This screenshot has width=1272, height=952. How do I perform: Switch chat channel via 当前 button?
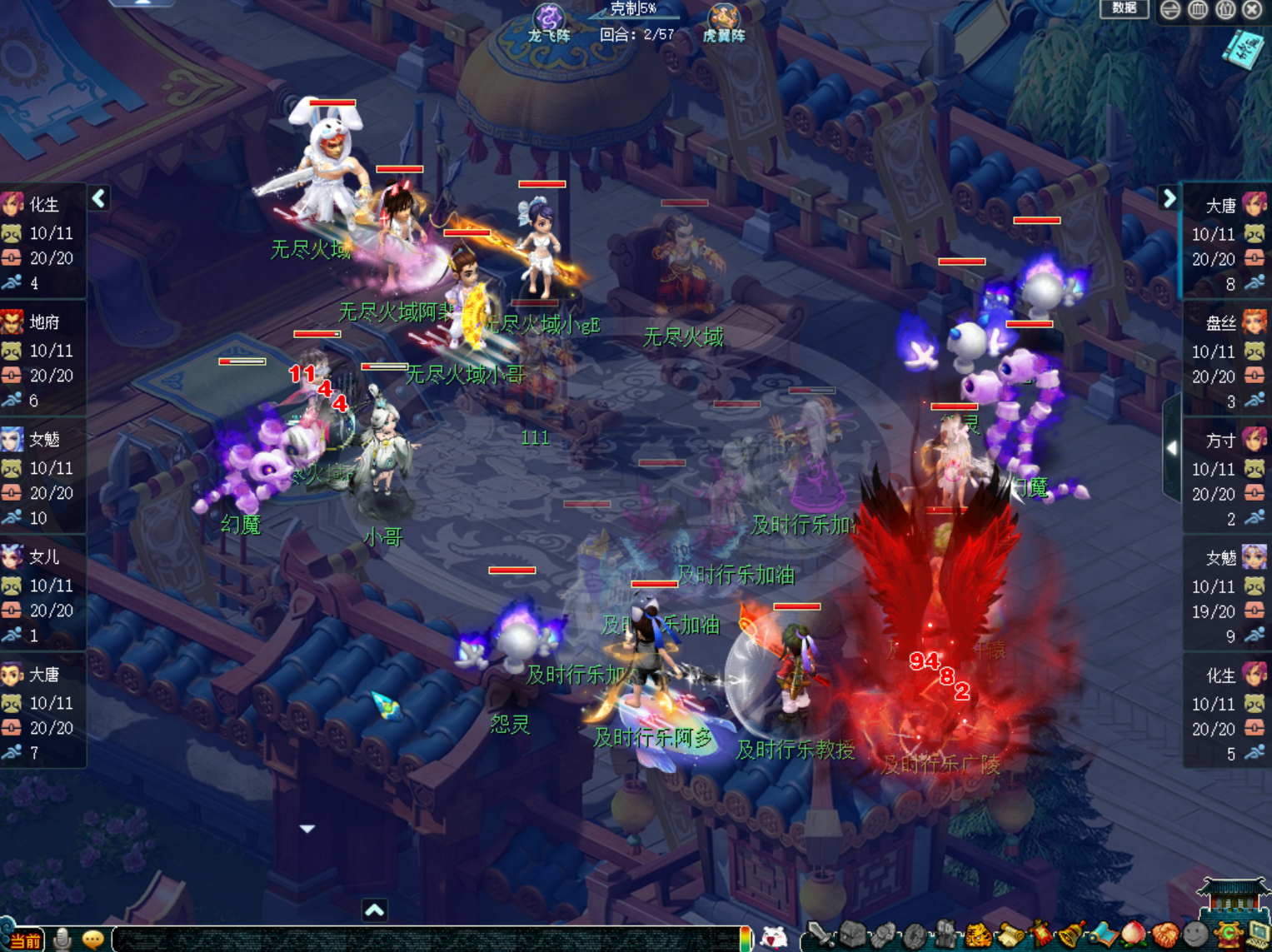[25, 940]
